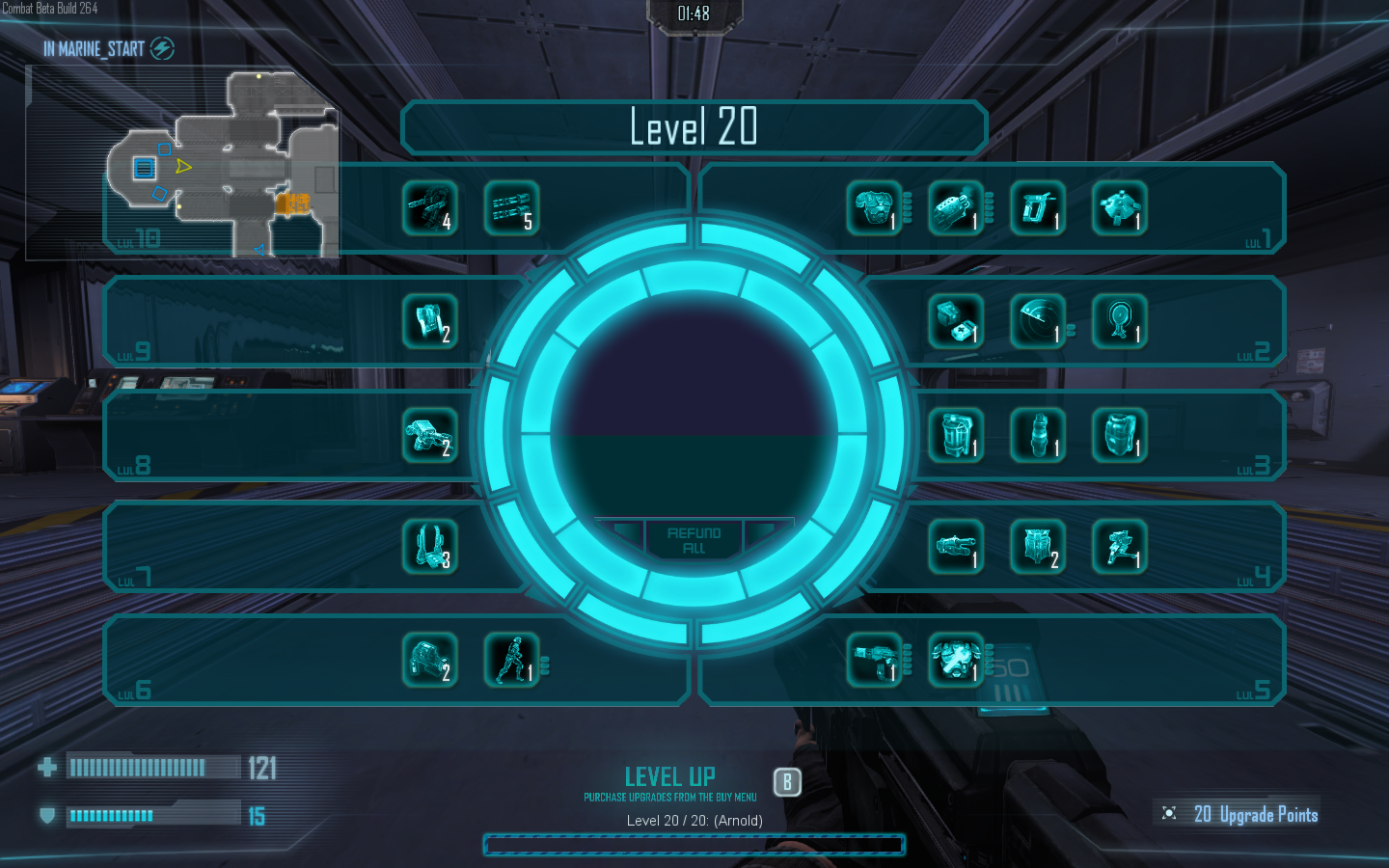1389x868 pixels.
Task: Buy the rifle upgrade in level 5 row
Action: pyautogui.click(x=874, y=660)
